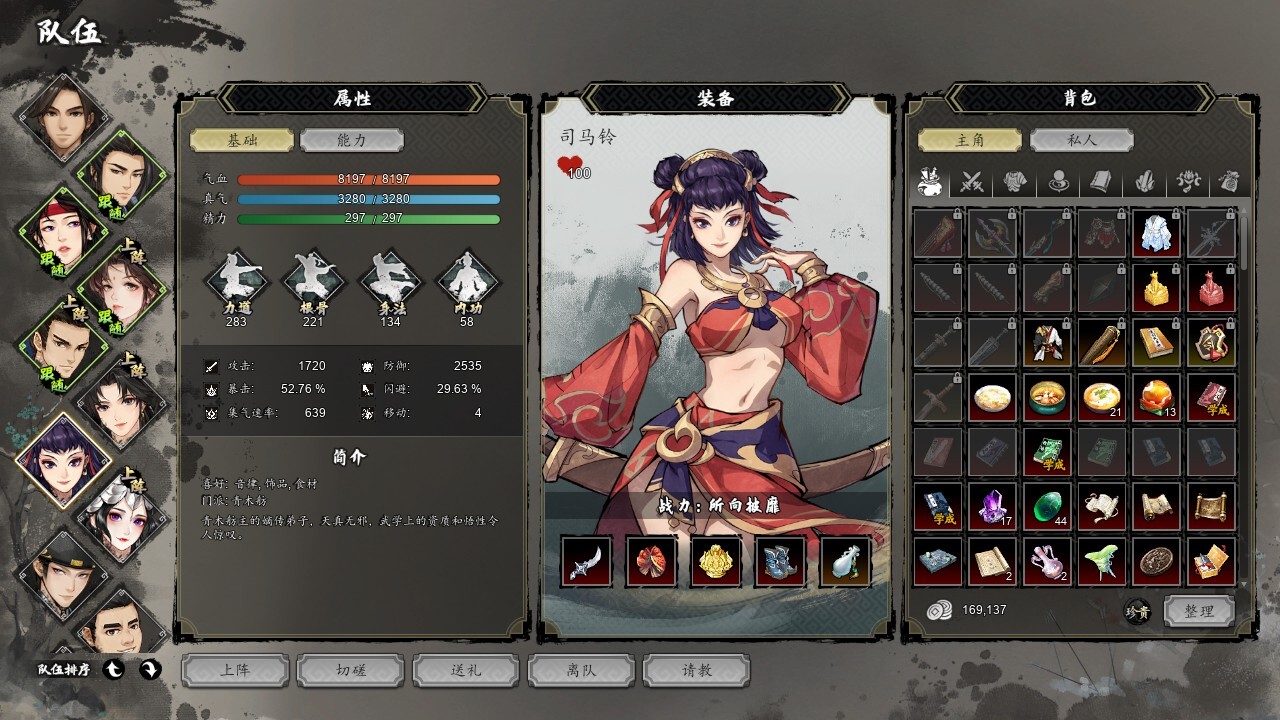Screen dimensions: 1280x720
Task: Switch to the 能力 attributes tab
Action: [351, 141]
